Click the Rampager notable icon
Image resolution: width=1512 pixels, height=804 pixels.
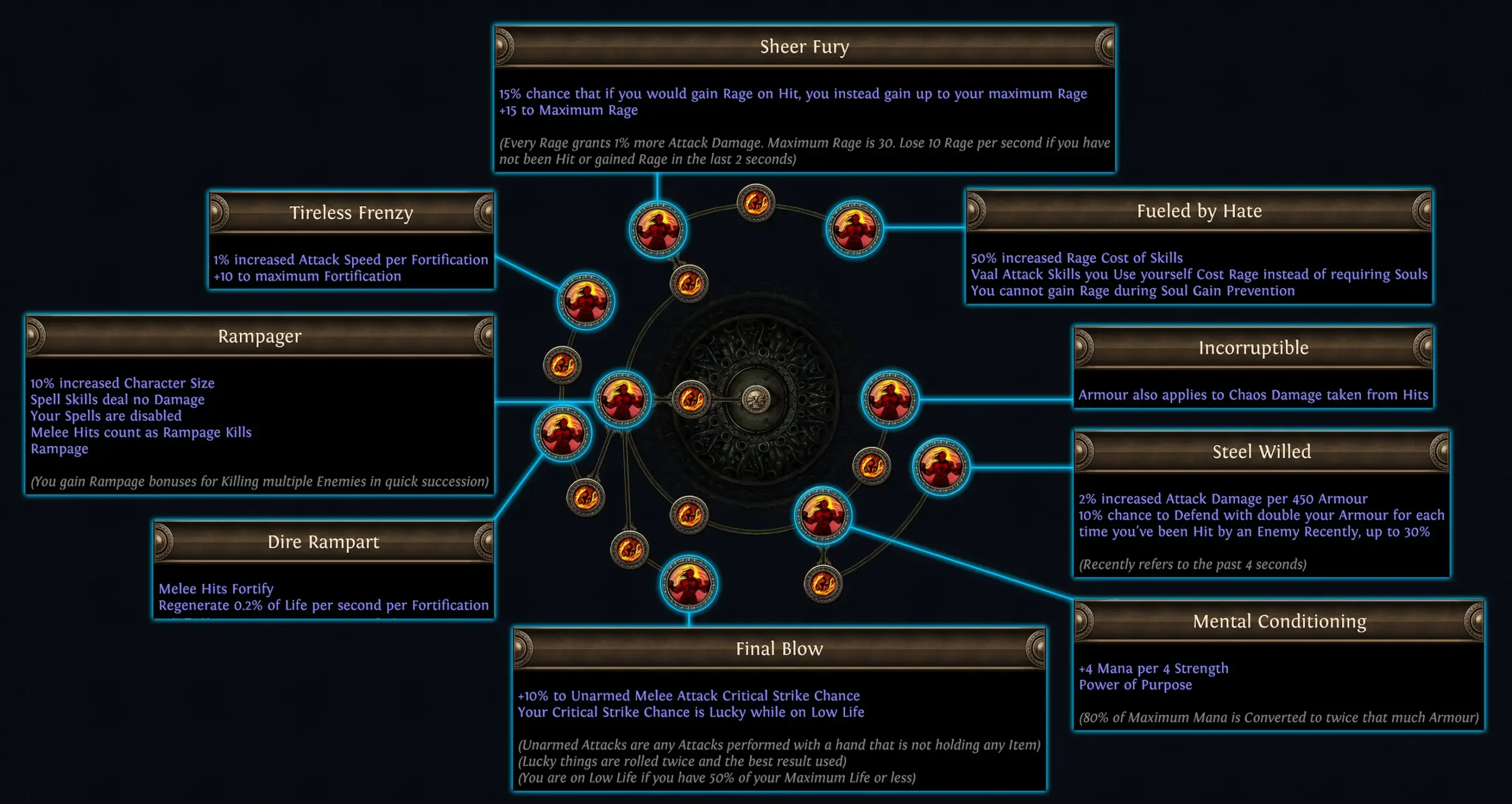tap(624, 400)
